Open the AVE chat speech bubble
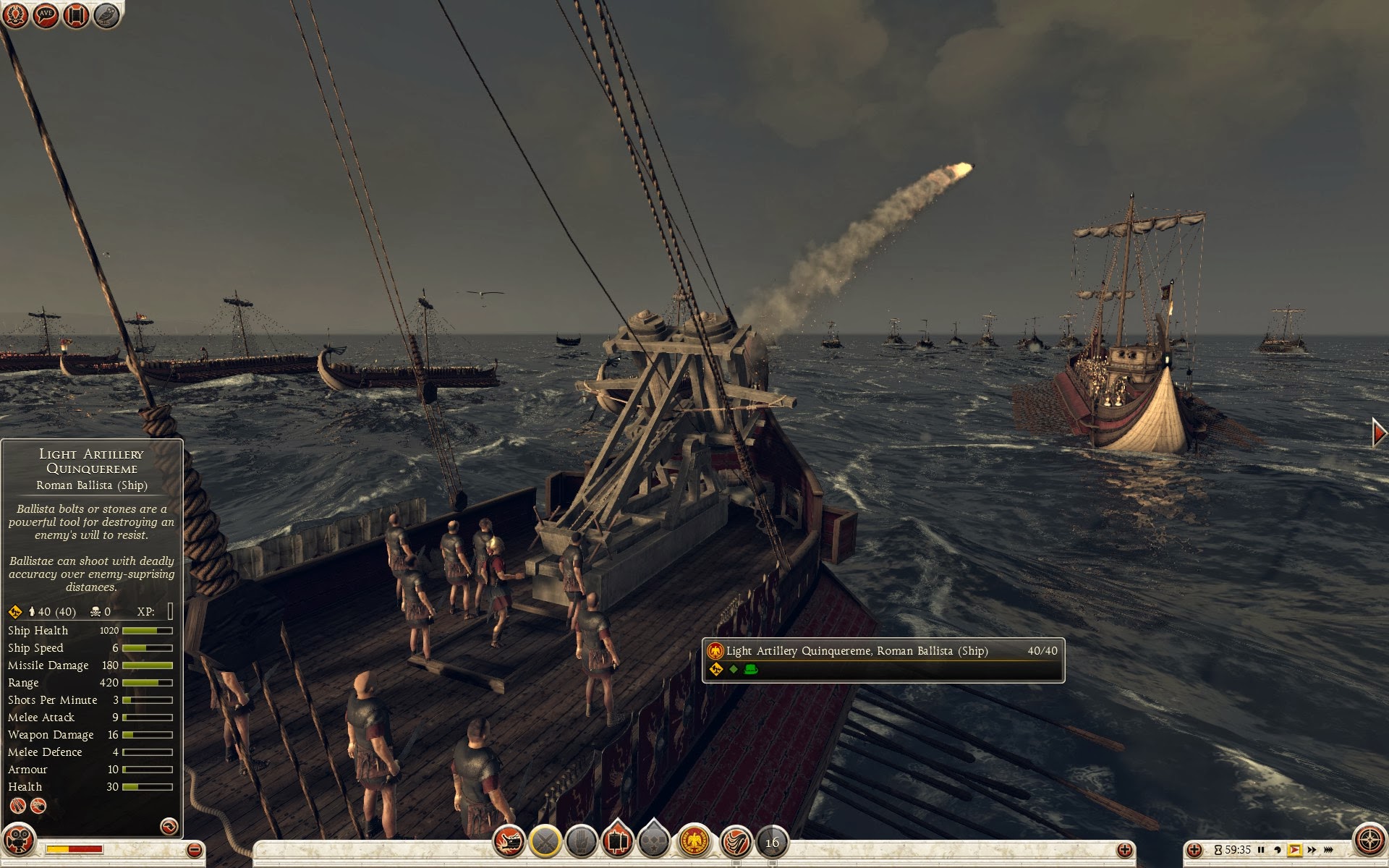The height and width of the screenshot is (868, 1389). 46,14
